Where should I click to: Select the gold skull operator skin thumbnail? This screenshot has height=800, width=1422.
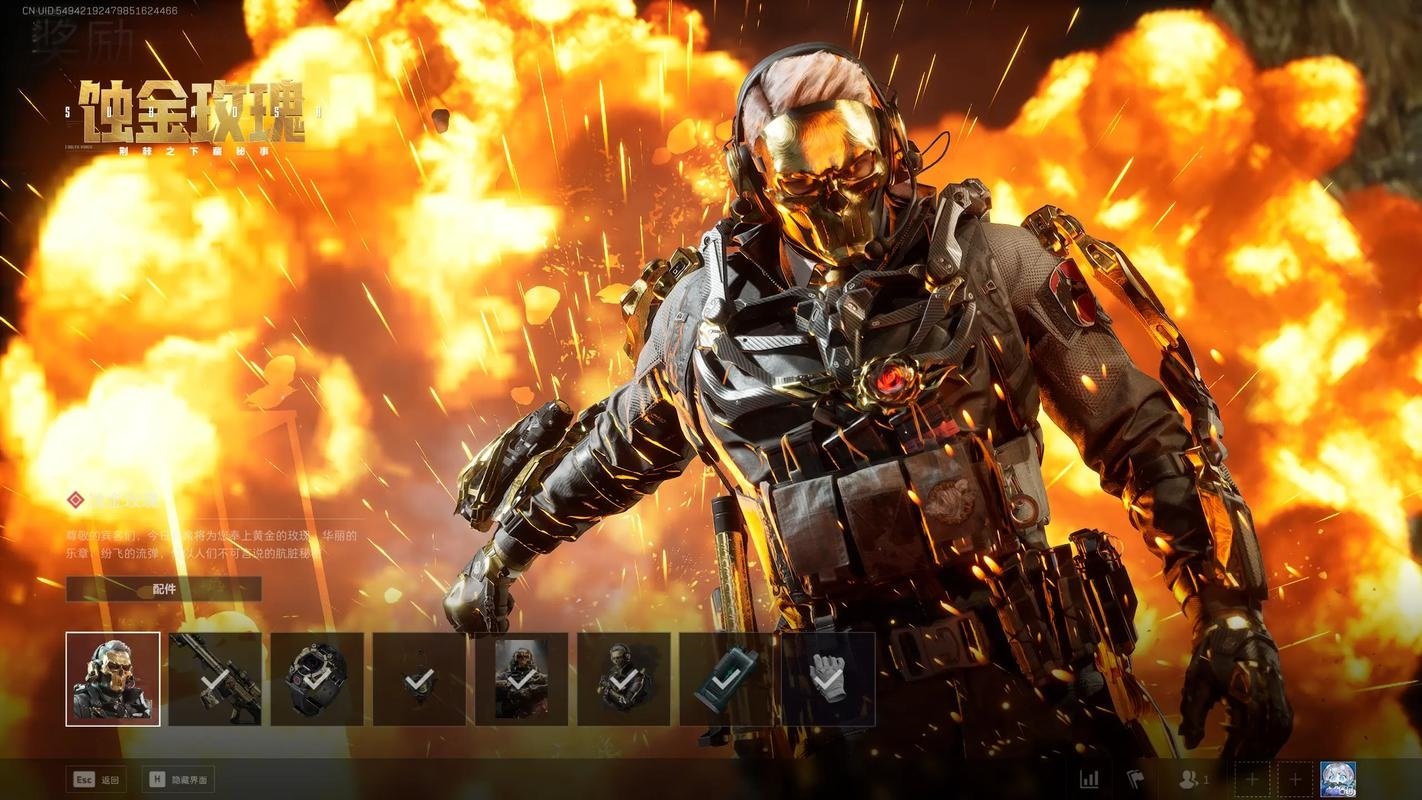[x=113, y=679]
